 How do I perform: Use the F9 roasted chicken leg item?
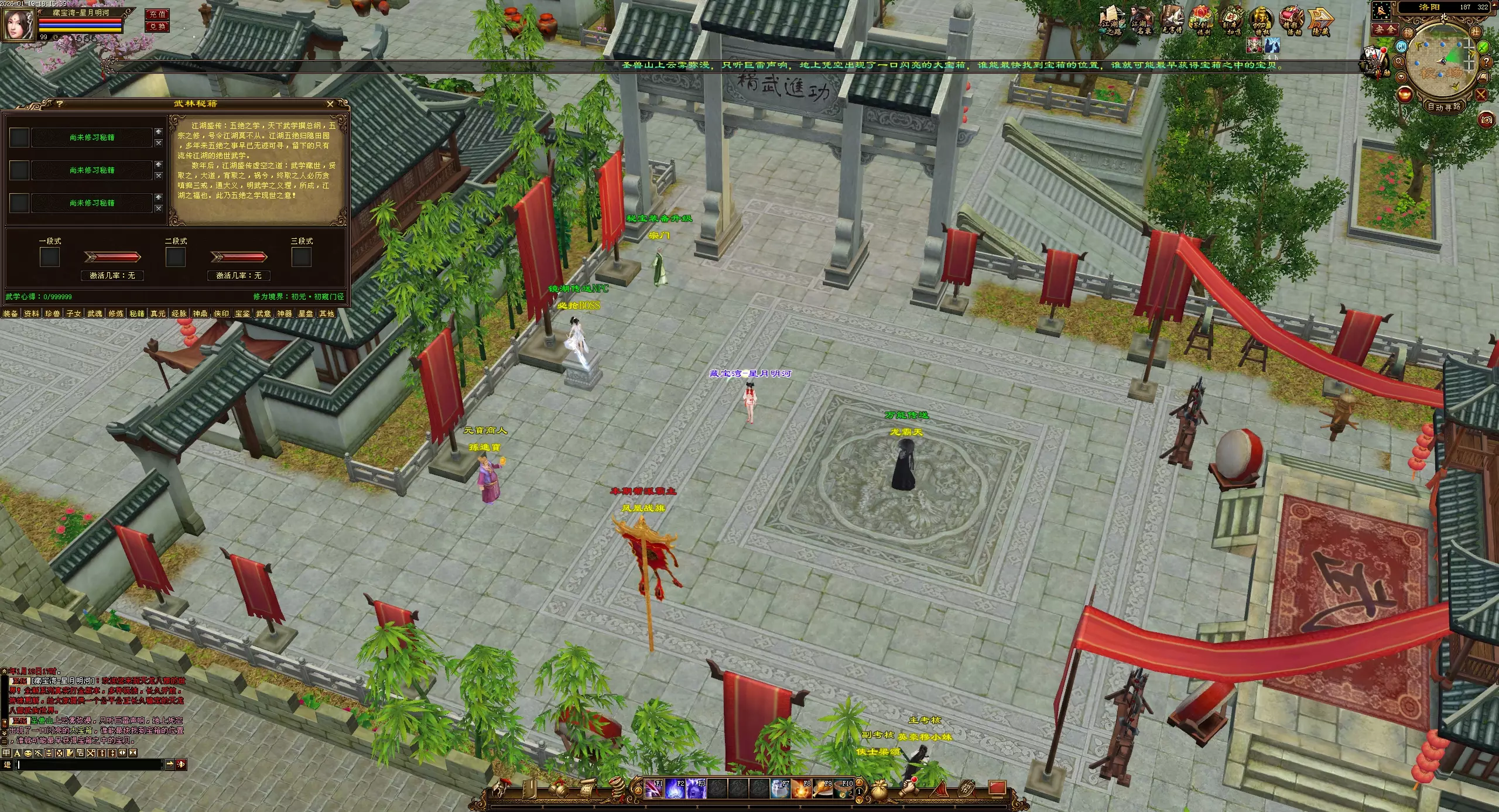(x=822, y=789)
